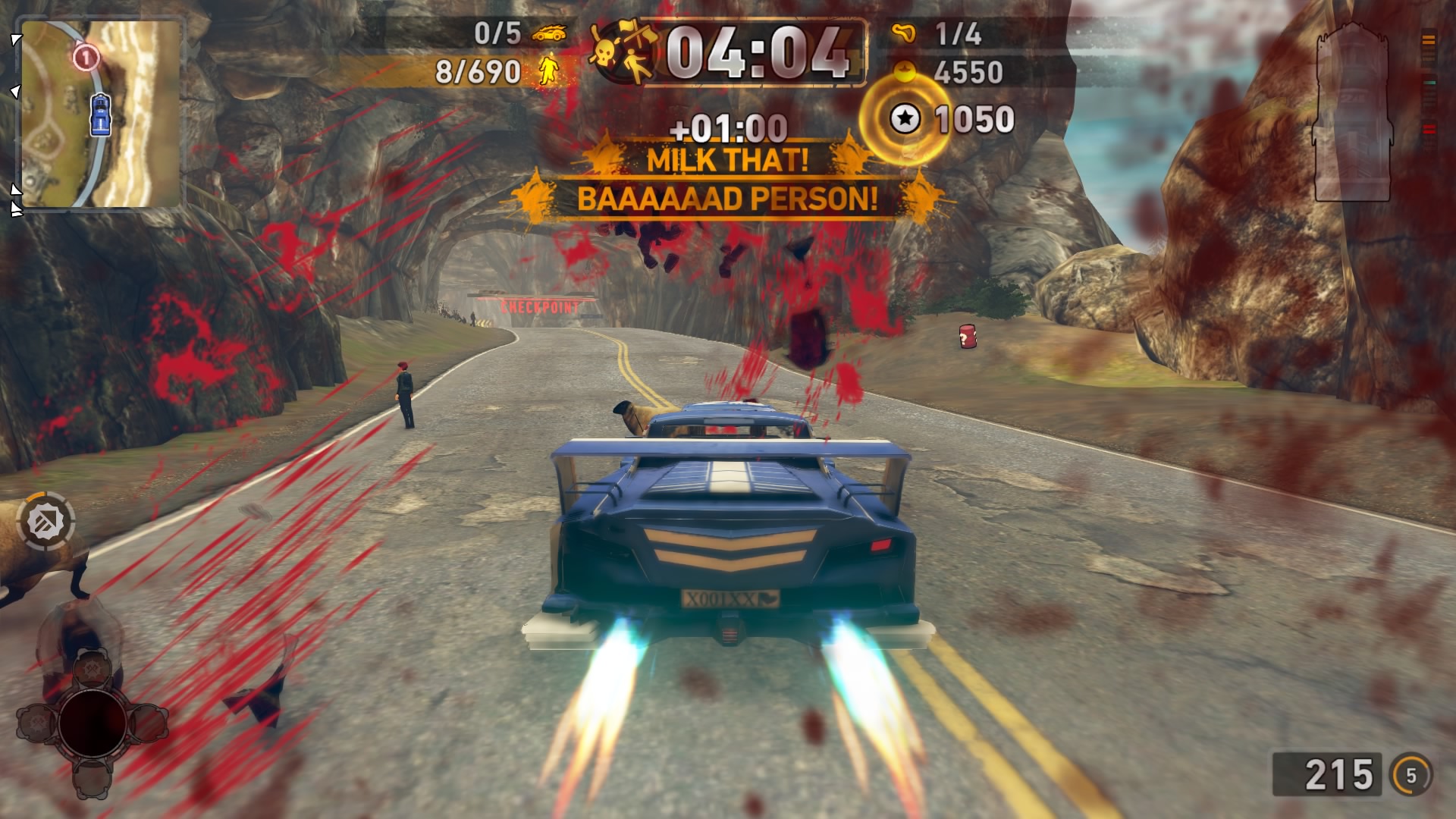Click the BAAAAAAD PERSON! banner

click(x=726, y=200)
